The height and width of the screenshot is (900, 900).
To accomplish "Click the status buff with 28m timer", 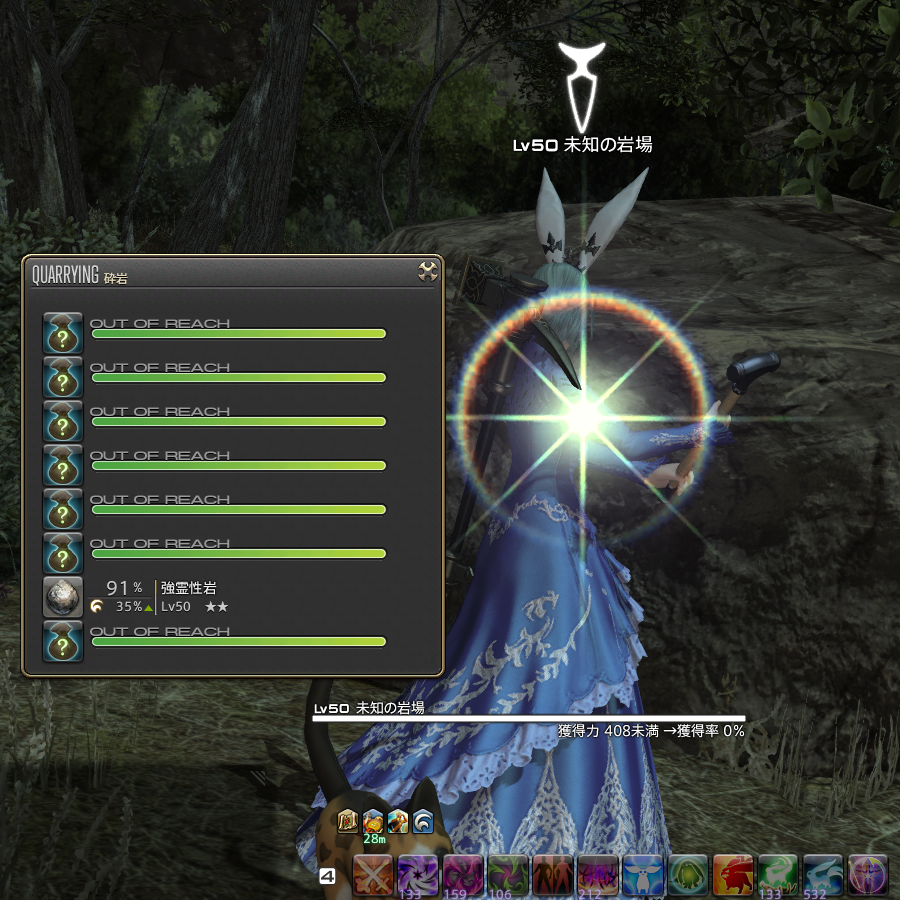I will click(x=373, y=821).
